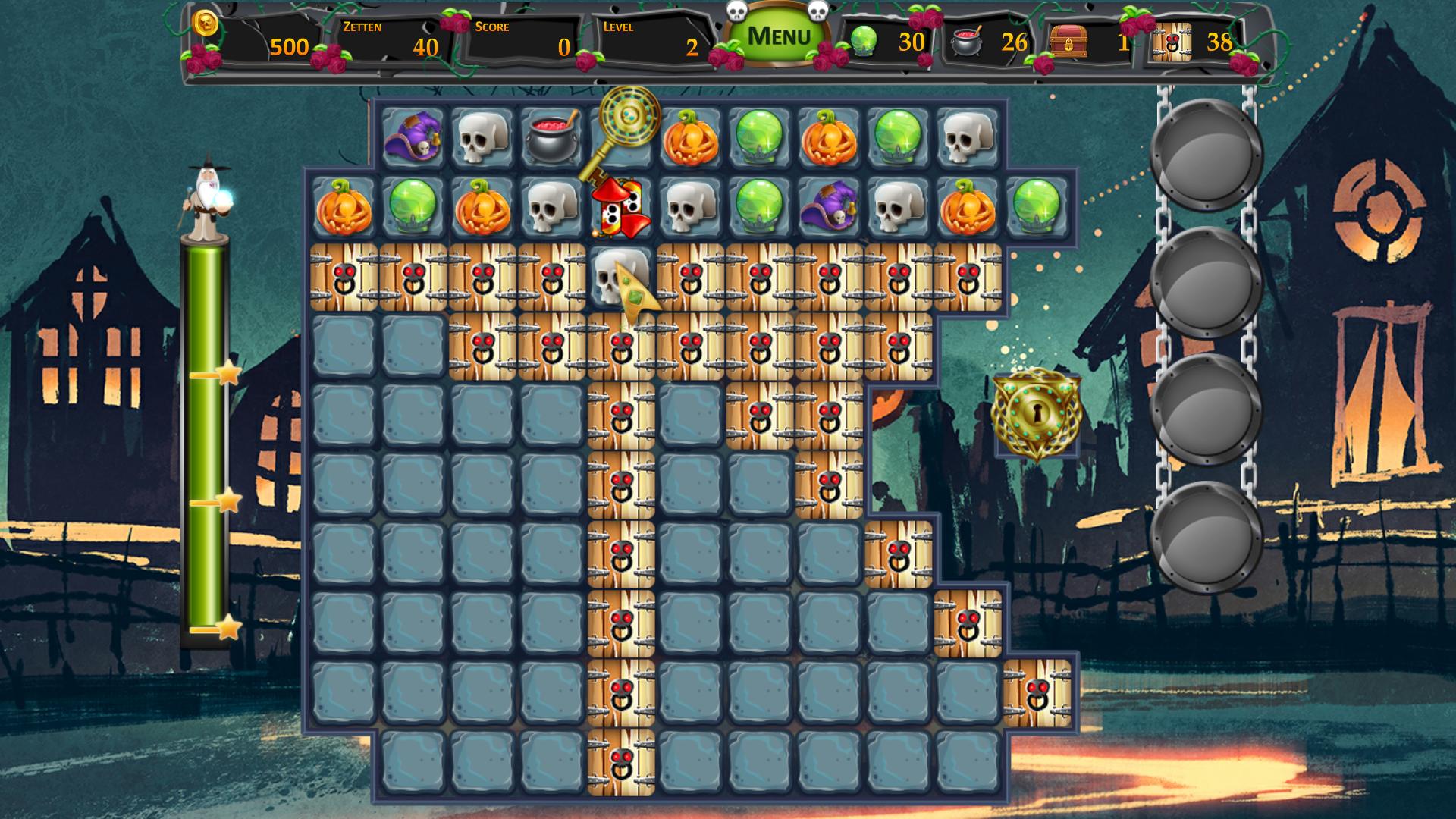
Task: Click the golden keyhole lock
Action: [x=1036, y=413]
